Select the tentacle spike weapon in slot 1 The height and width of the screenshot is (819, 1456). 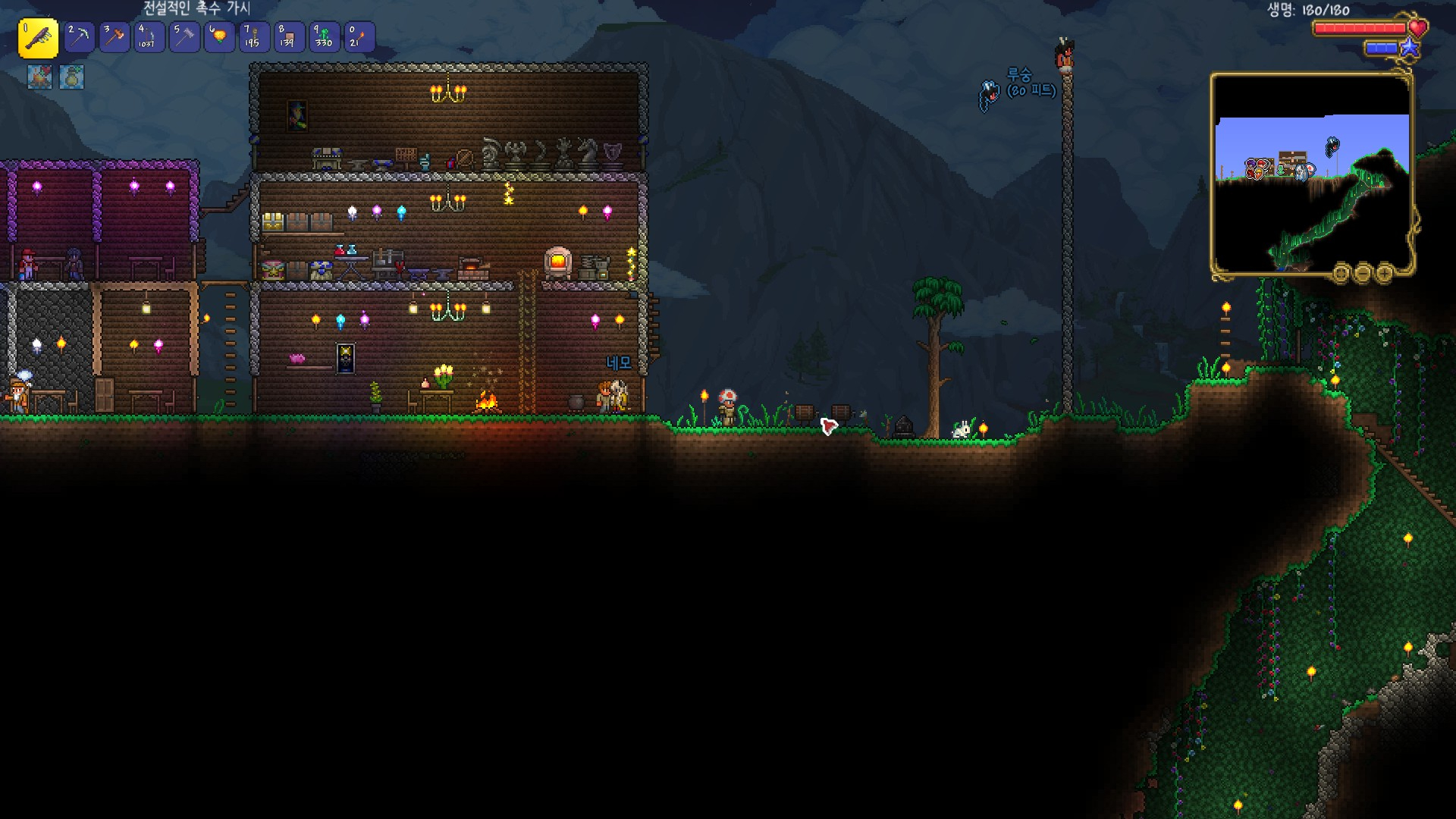click(x=38, y=38)
